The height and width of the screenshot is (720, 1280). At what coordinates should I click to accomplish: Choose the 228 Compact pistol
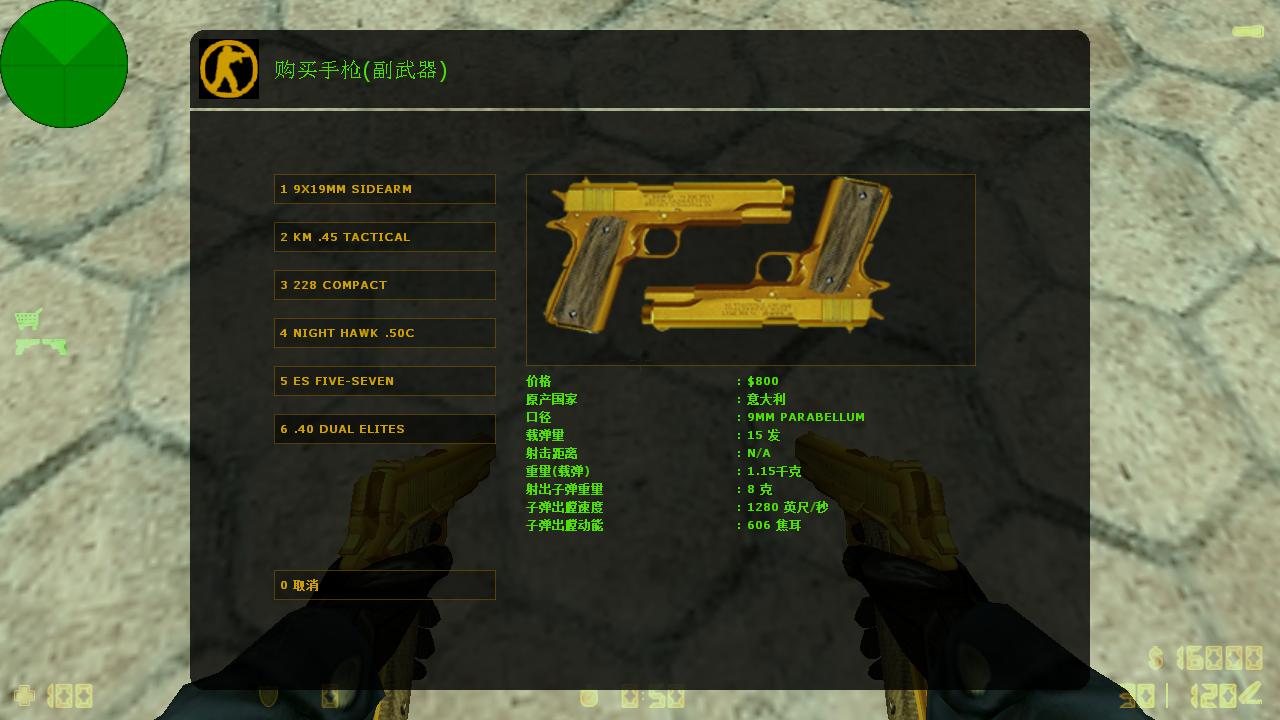(x=384, y=285)
